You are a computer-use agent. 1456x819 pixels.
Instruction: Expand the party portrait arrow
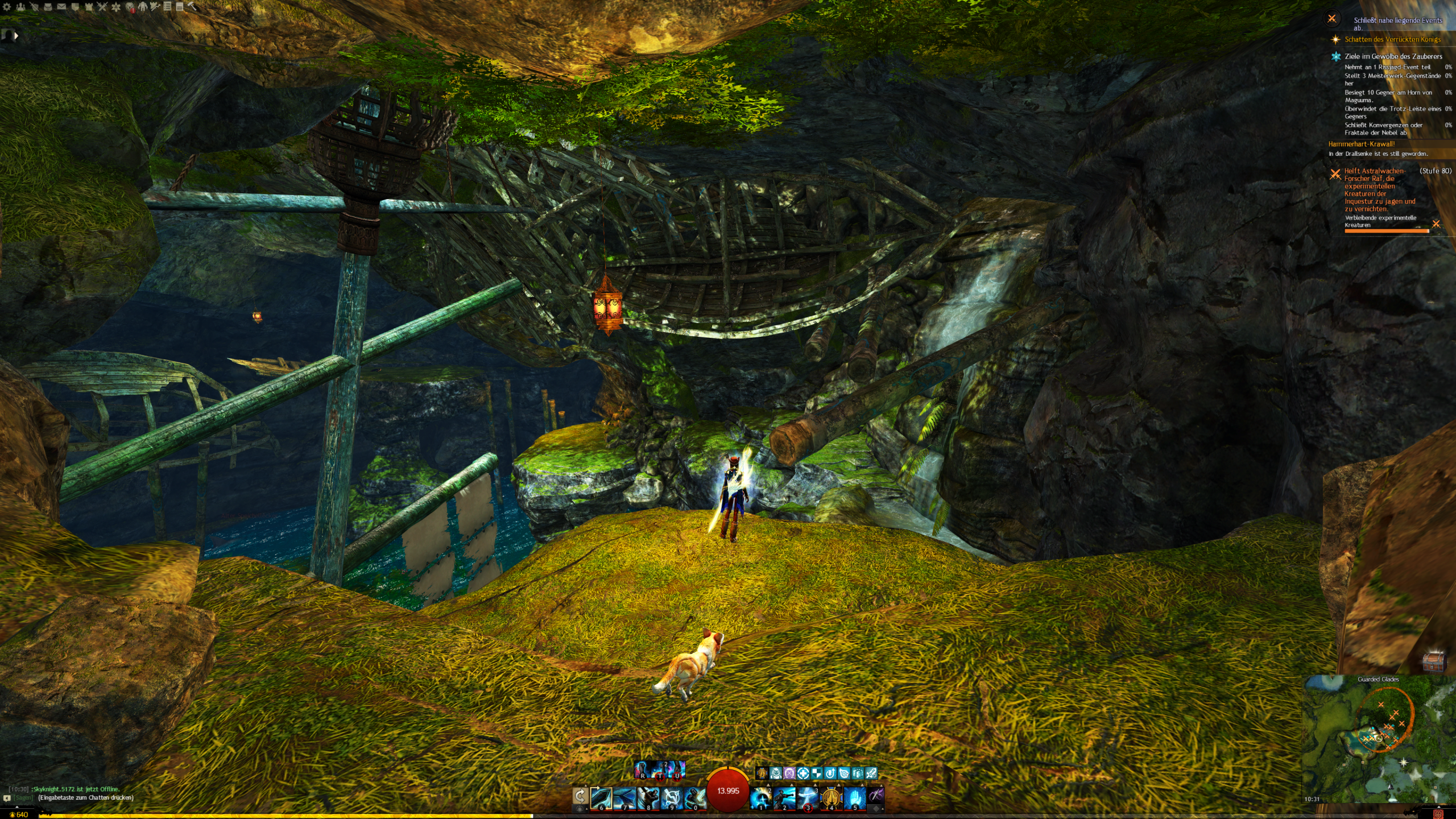(x=16, y=36)
